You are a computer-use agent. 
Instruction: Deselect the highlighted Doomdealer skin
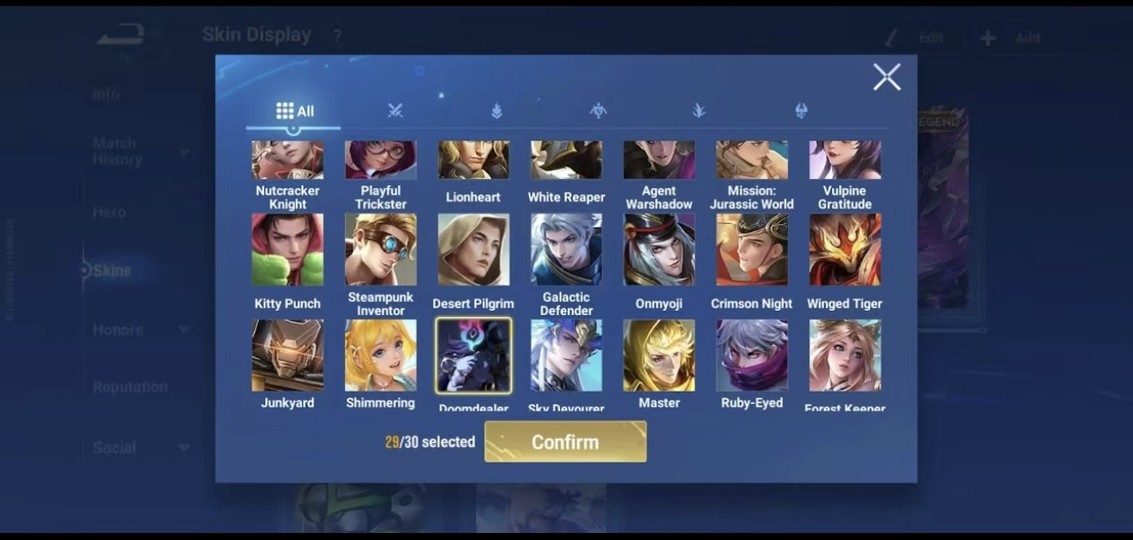point(473,356)
